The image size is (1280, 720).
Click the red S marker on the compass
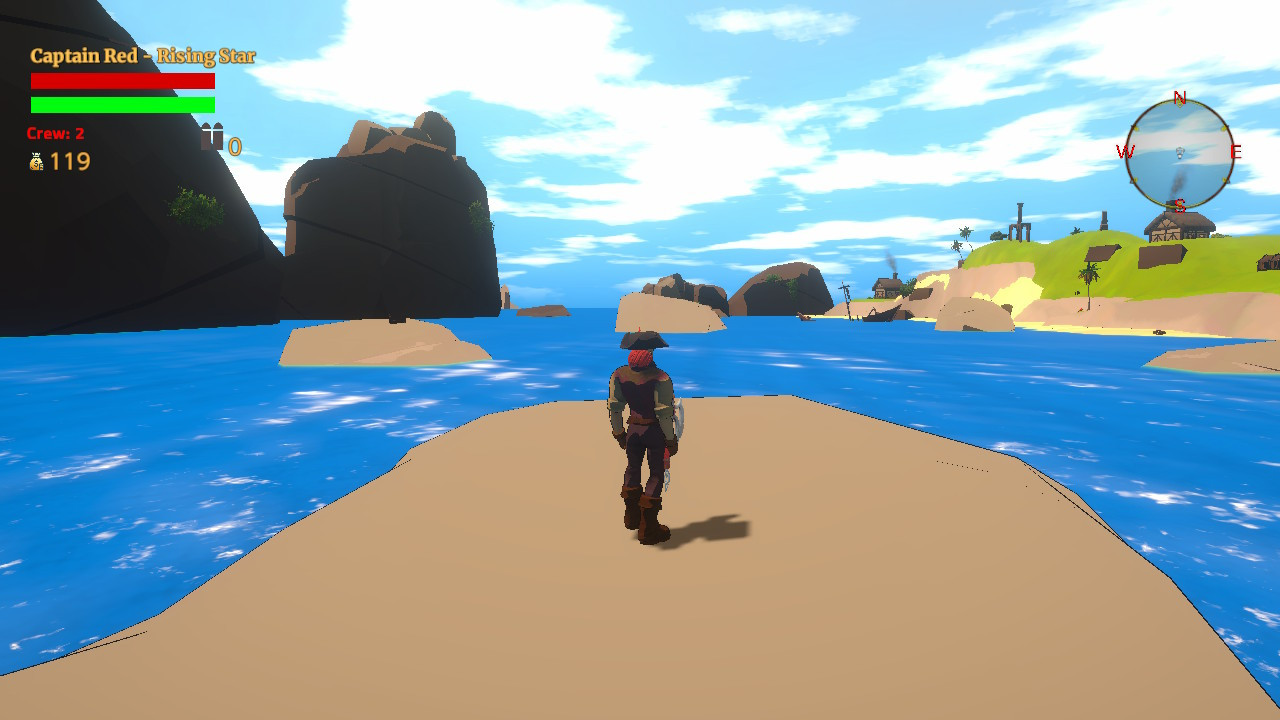pos(1182,207)
